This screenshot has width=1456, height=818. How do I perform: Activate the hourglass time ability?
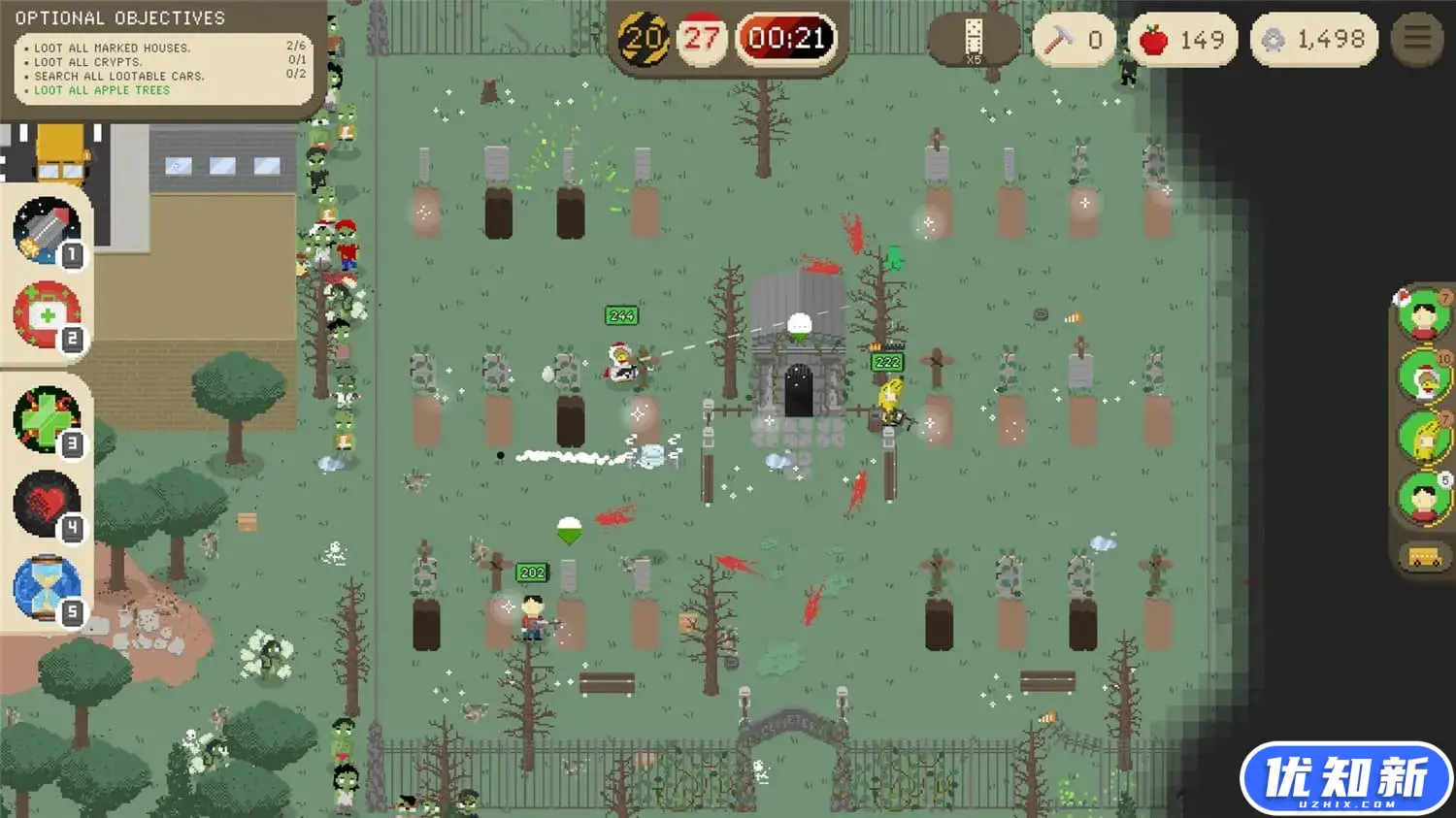[46, 587]
